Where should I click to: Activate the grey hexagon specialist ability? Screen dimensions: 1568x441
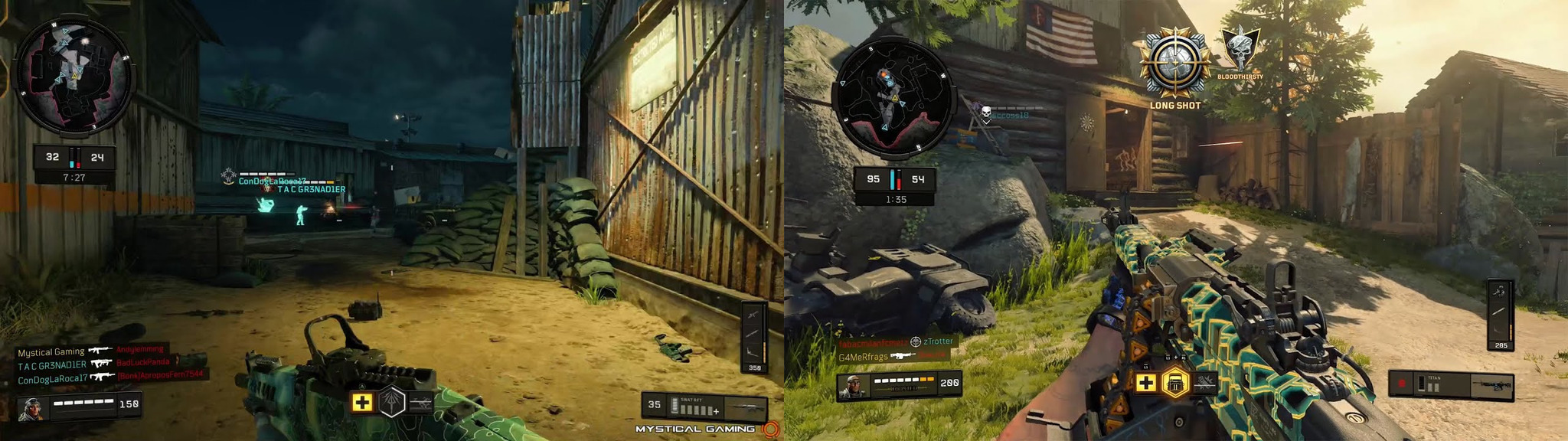392,401
